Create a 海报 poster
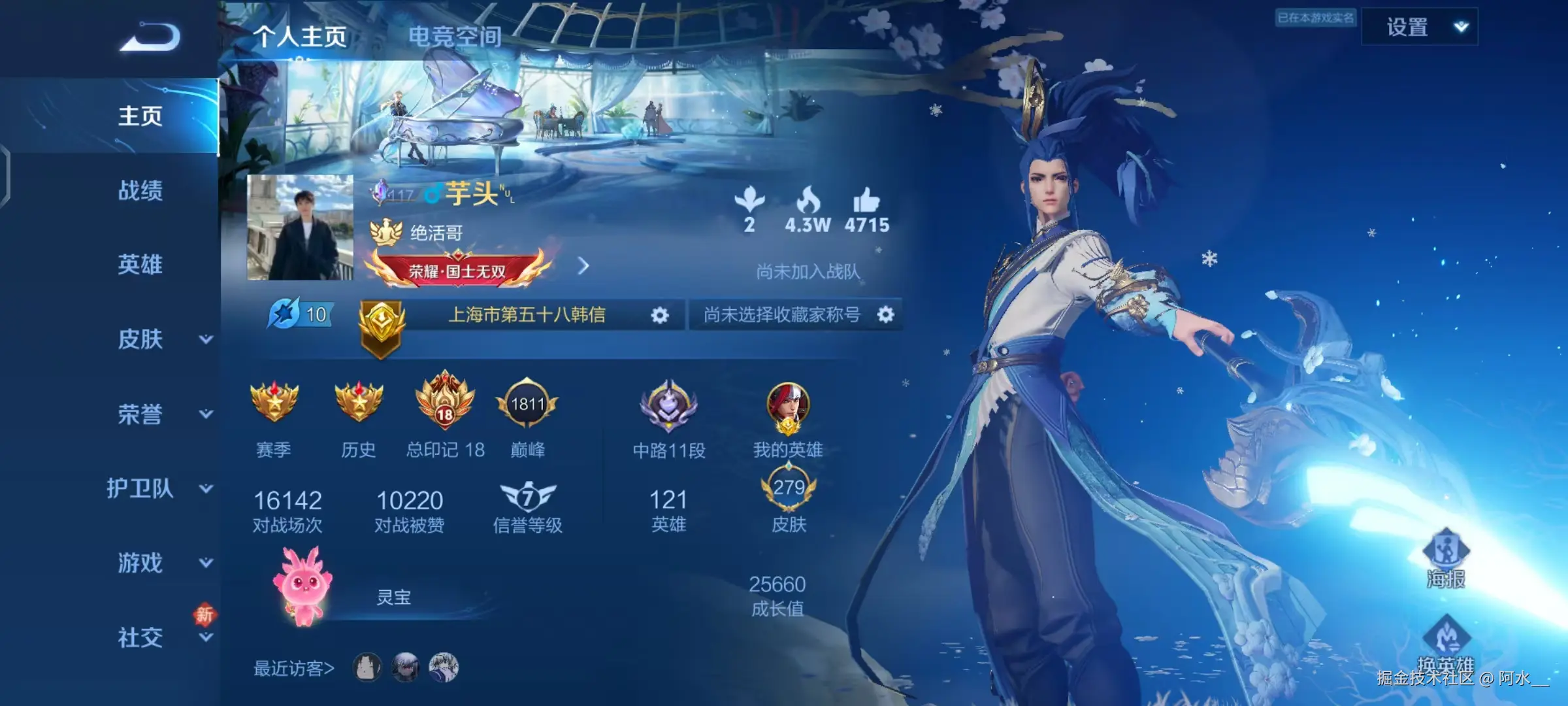This screenshot has width=1568, height=706. [x=1445, y=560]
